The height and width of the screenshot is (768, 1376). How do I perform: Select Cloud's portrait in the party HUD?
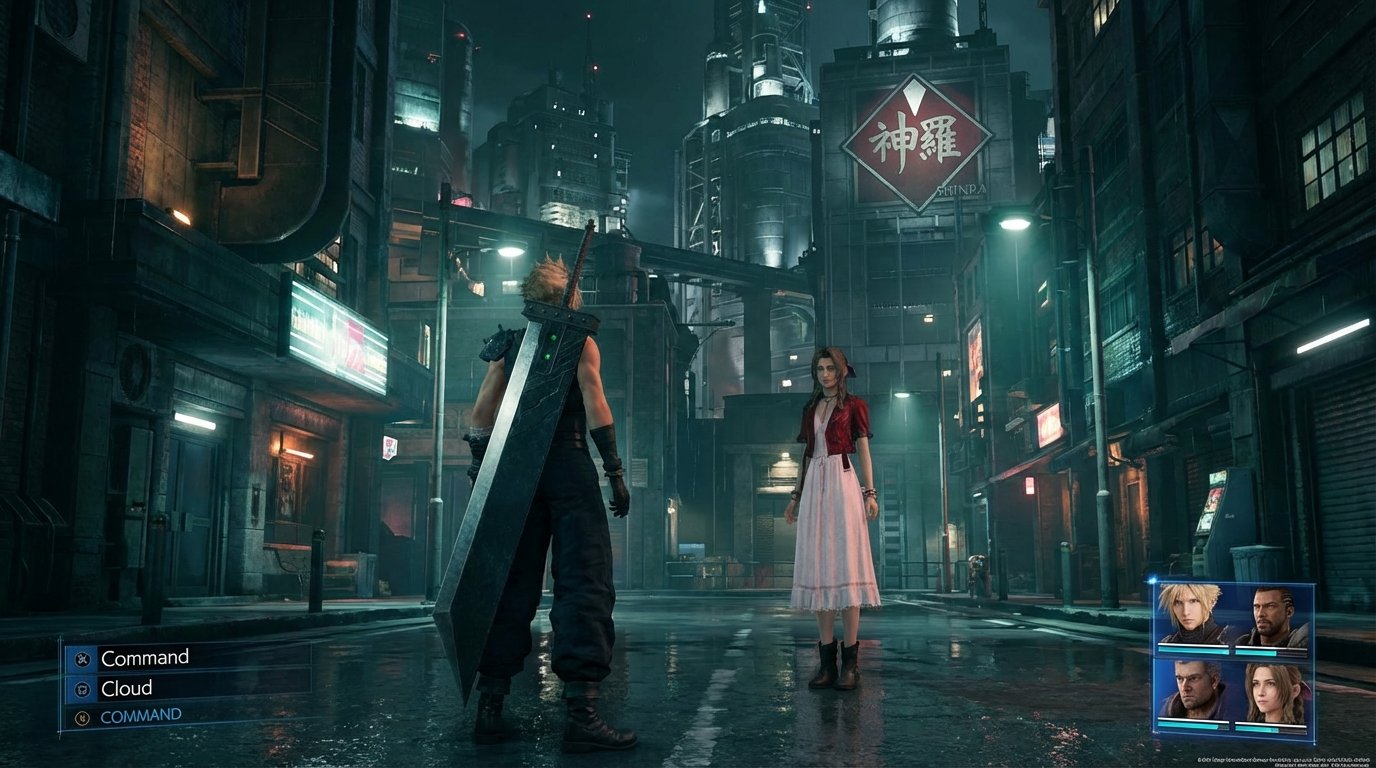pyautogui.click(x=1190, y=610)
